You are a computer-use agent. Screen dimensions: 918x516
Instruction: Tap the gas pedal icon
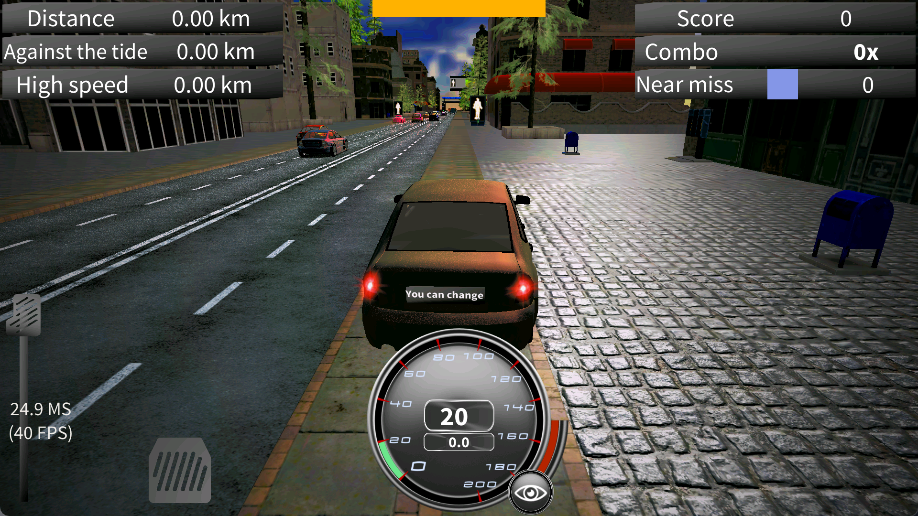click(180, 472)
